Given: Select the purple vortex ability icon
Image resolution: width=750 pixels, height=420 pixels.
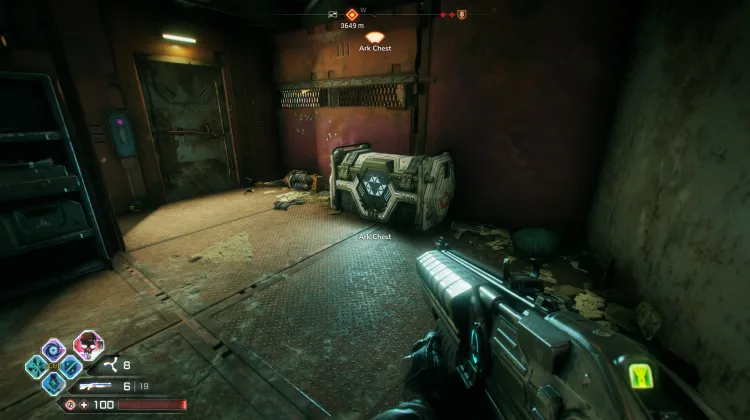Looking at the screenshot, I should click(x=55, y=349).
